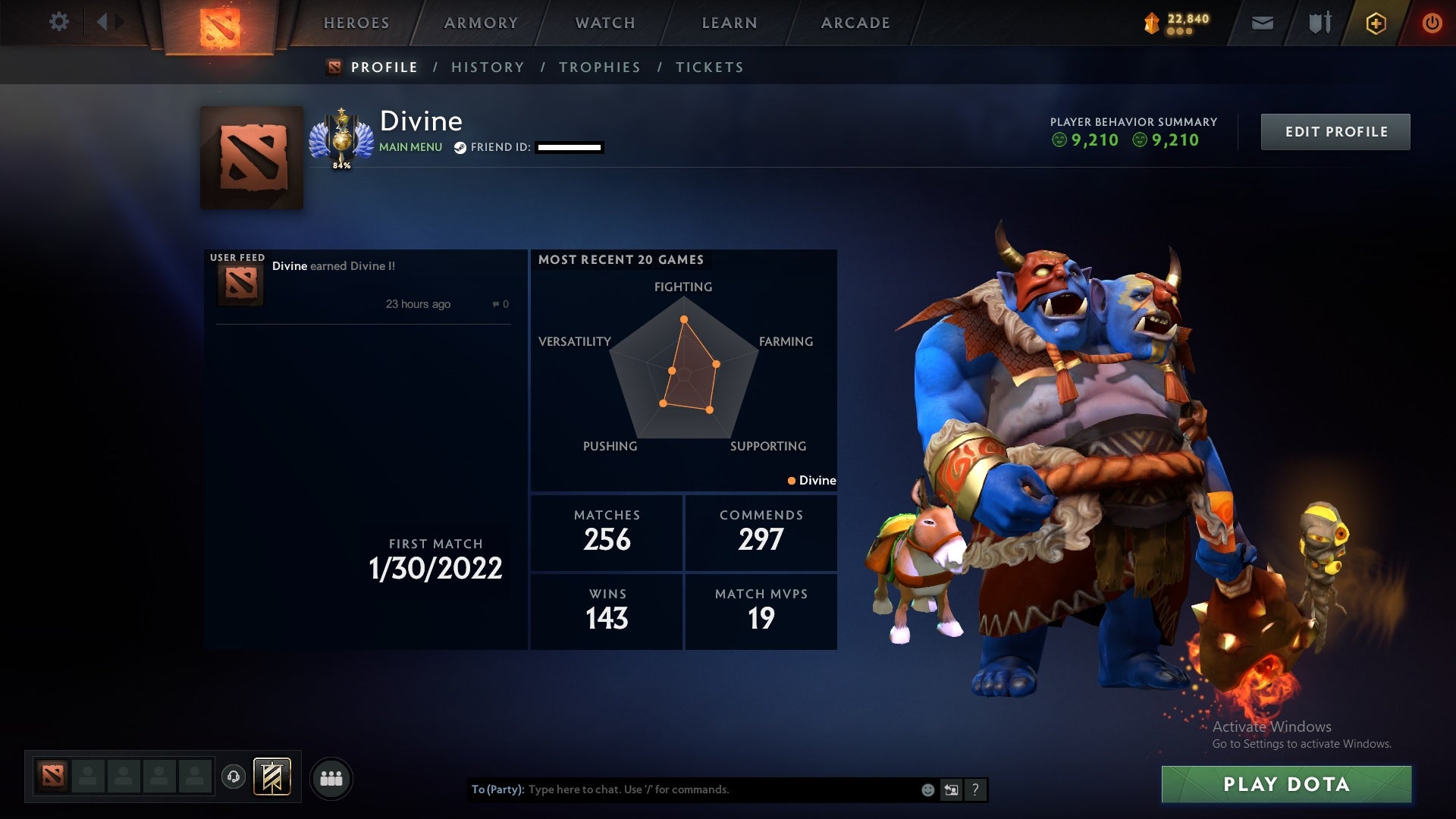
Task: Click the help question mark icon
Action: pos(975,789)
